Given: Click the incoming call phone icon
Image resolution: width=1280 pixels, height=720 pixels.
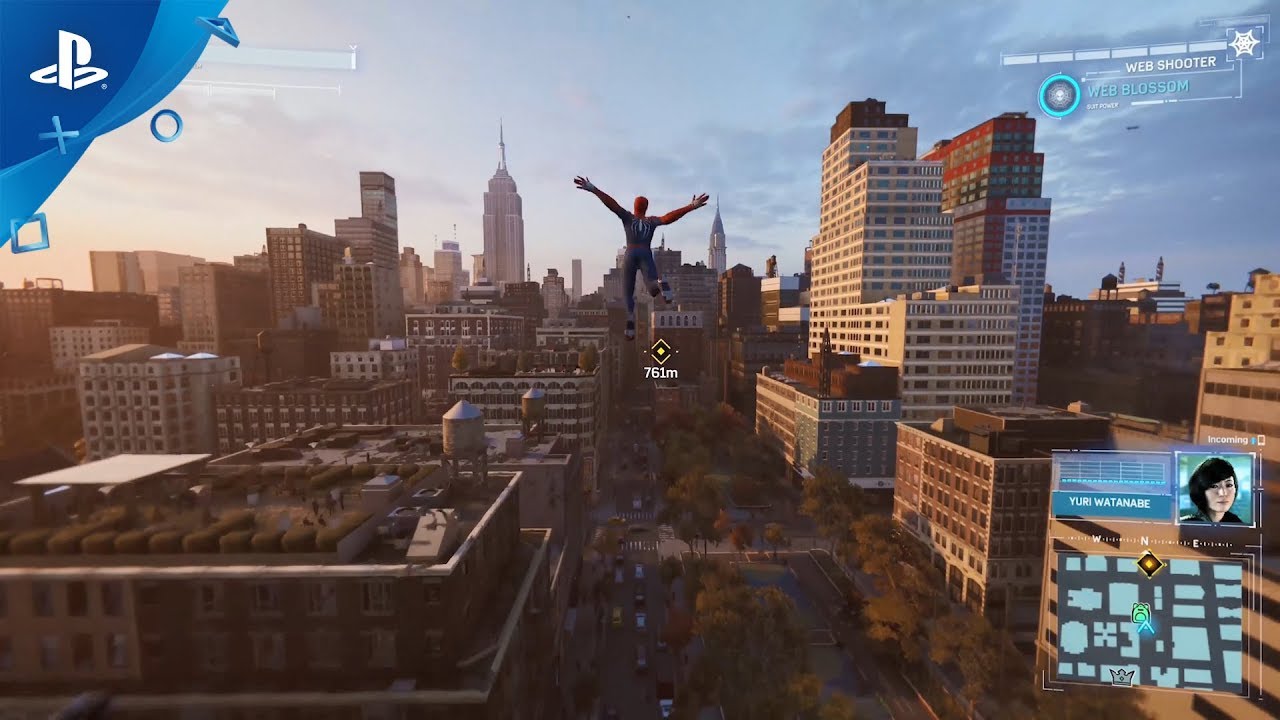Looking at the screenshot, I should point(1261,440).
